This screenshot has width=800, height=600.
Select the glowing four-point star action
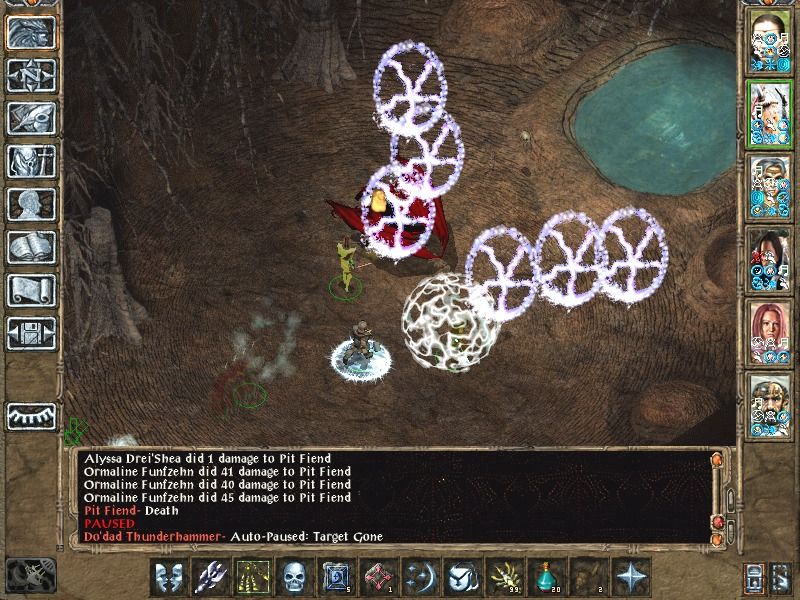click(x=629, y=577)
